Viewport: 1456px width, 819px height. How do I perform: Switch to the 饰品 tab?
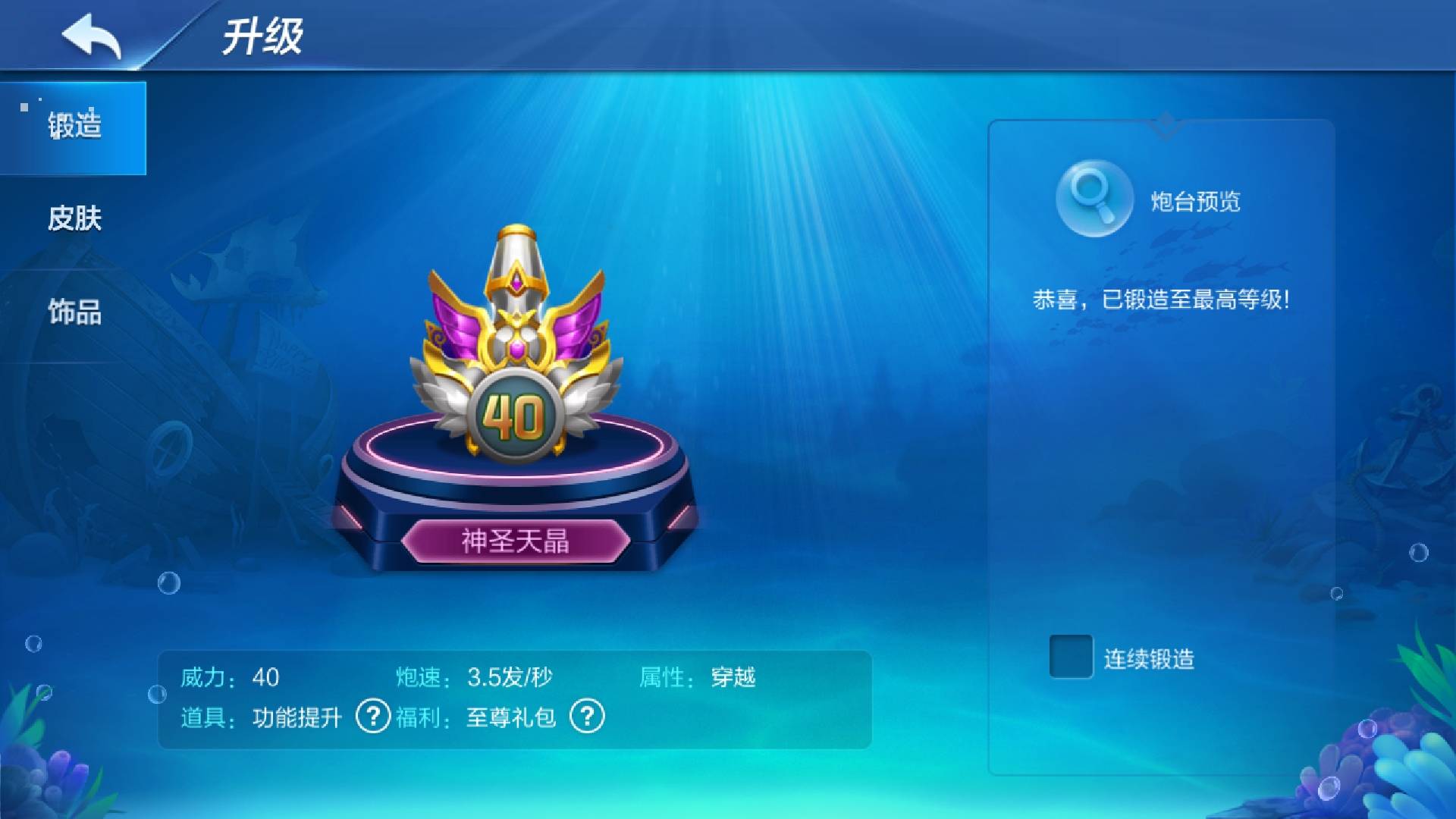point(76,312)
